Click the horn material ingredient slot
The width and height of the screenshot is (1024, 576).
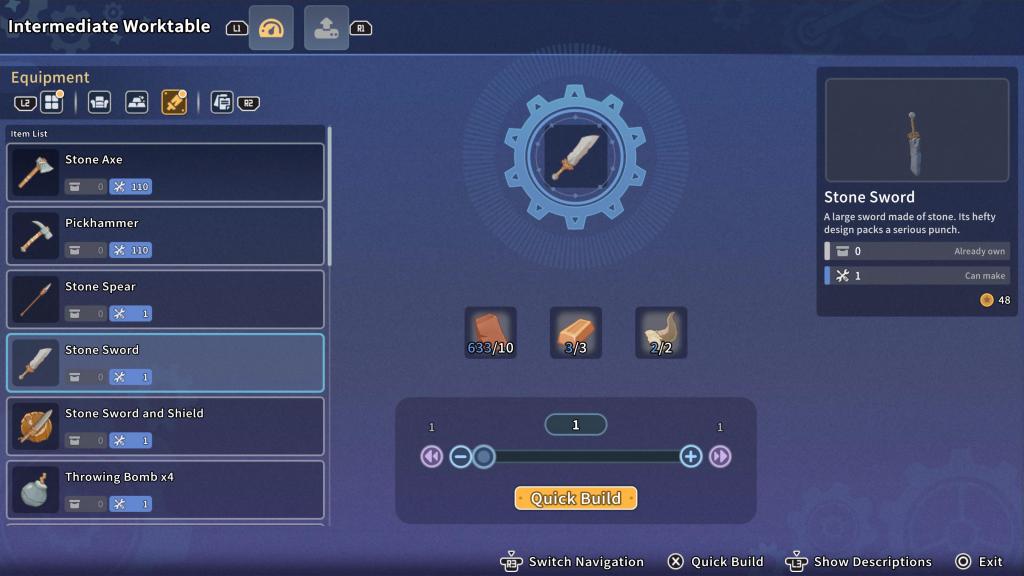coord(661,333)
